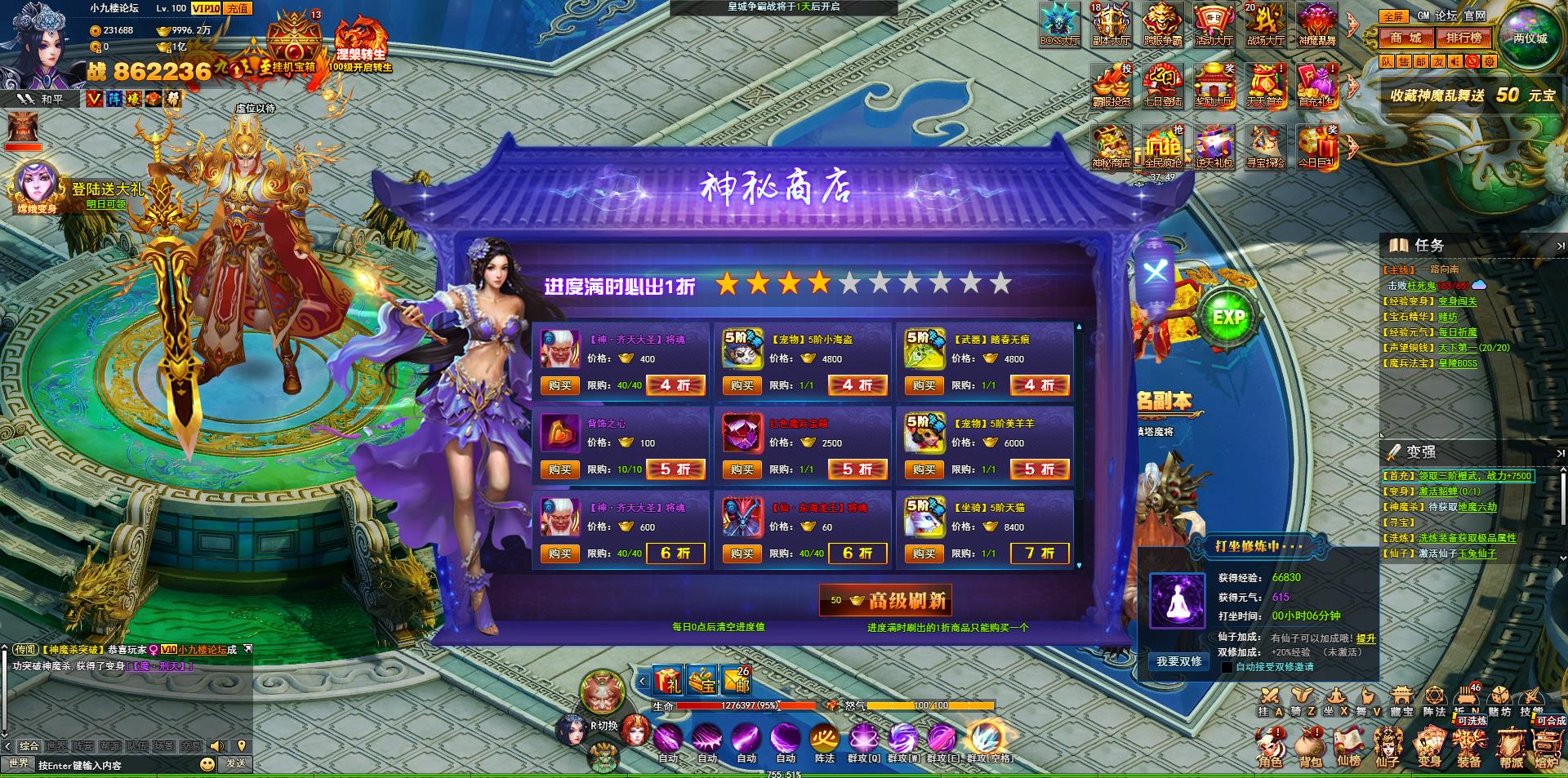Toggle 全屏 fullscreen mode
This screenshot has height=778, width=1568.
point(1393,16)
